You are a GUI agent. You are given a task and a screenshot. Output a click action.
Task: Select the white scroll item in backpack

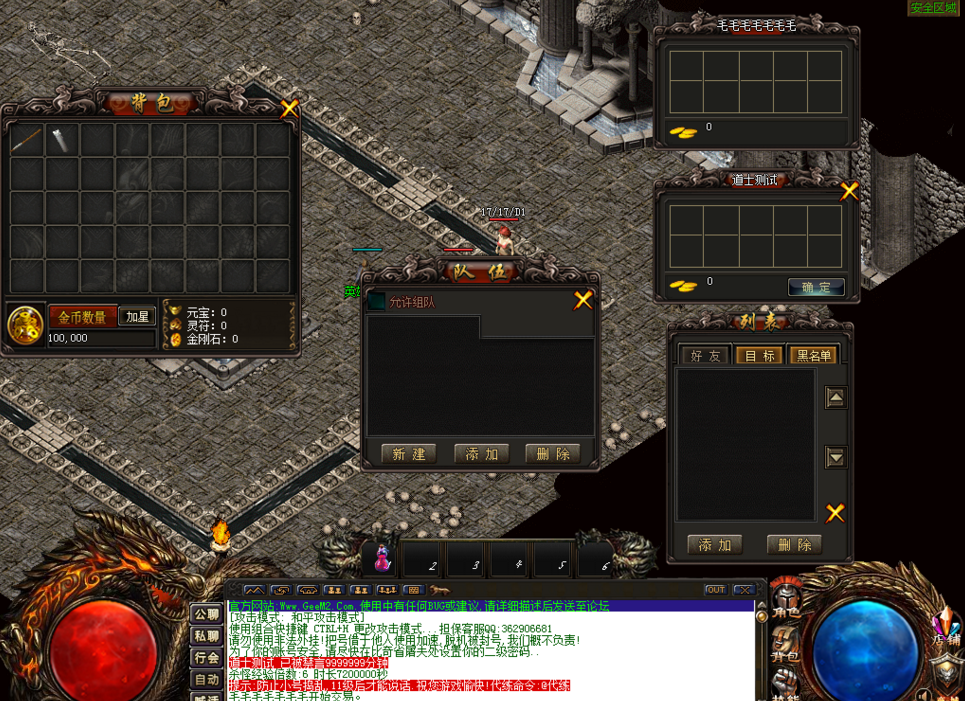click(x=62, y=140)
